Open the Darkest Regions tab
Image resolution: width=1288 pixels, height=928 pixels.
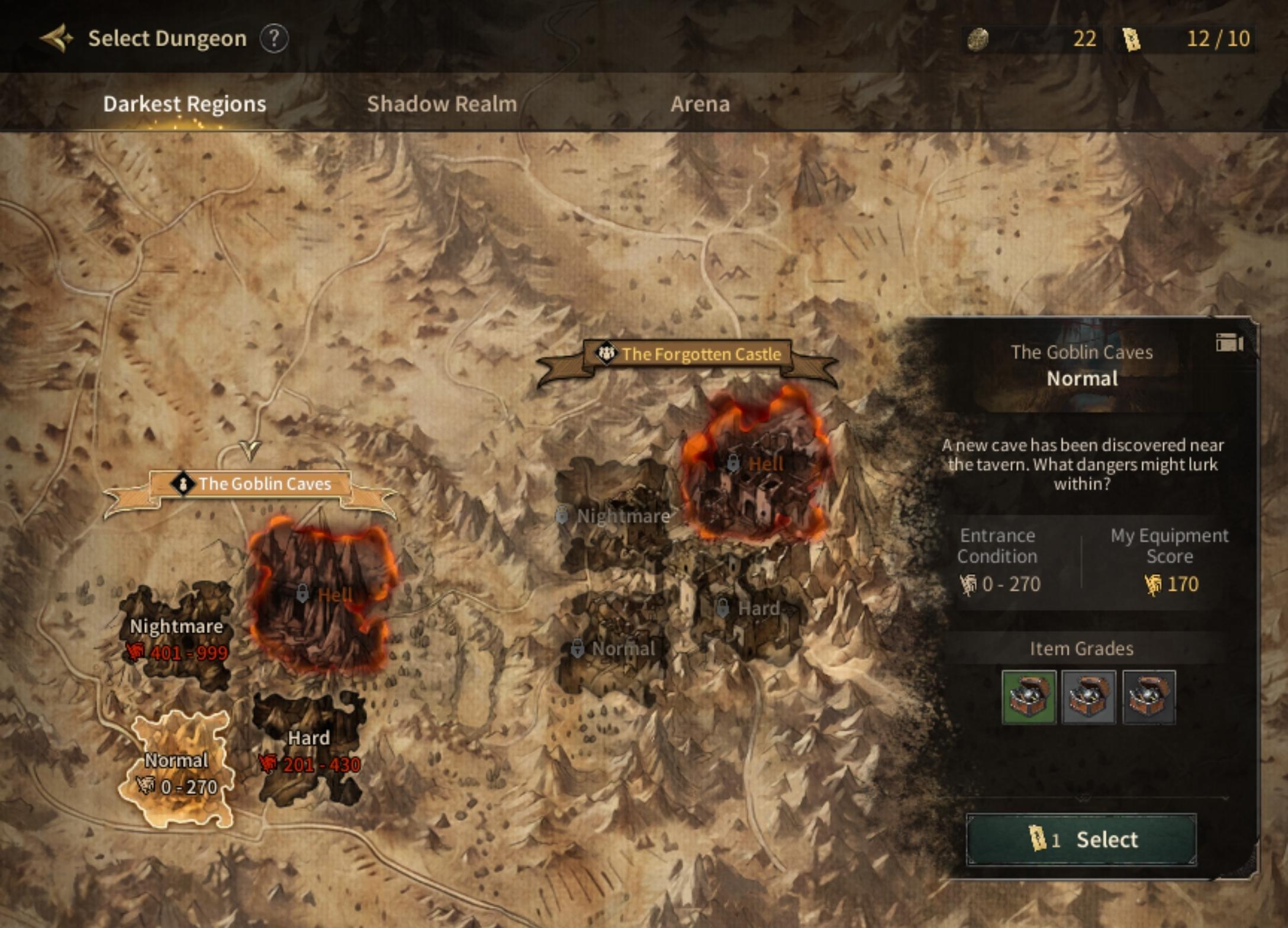click(185, 104)
